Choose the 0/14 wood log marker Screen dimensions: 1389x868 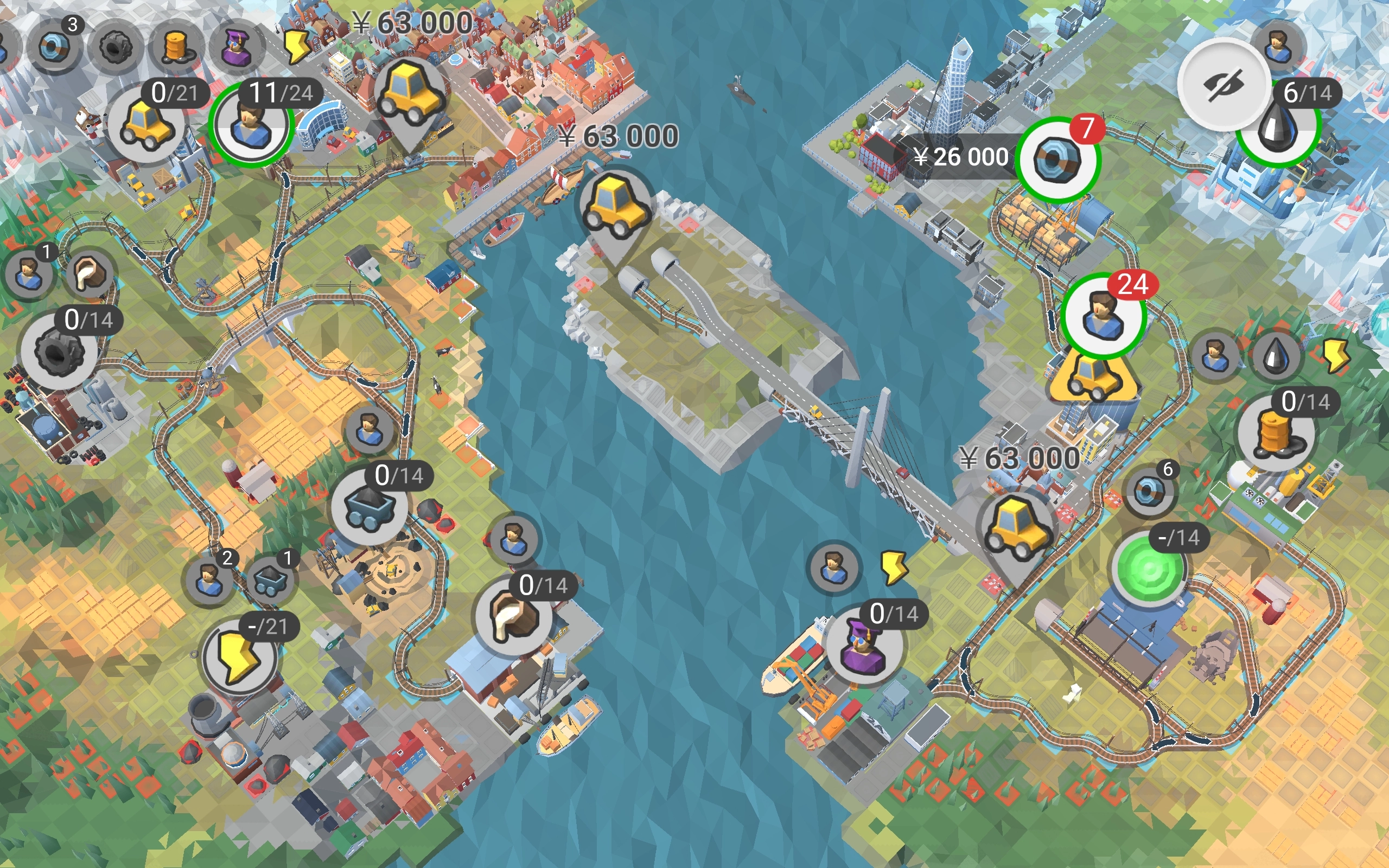(514, 616)
